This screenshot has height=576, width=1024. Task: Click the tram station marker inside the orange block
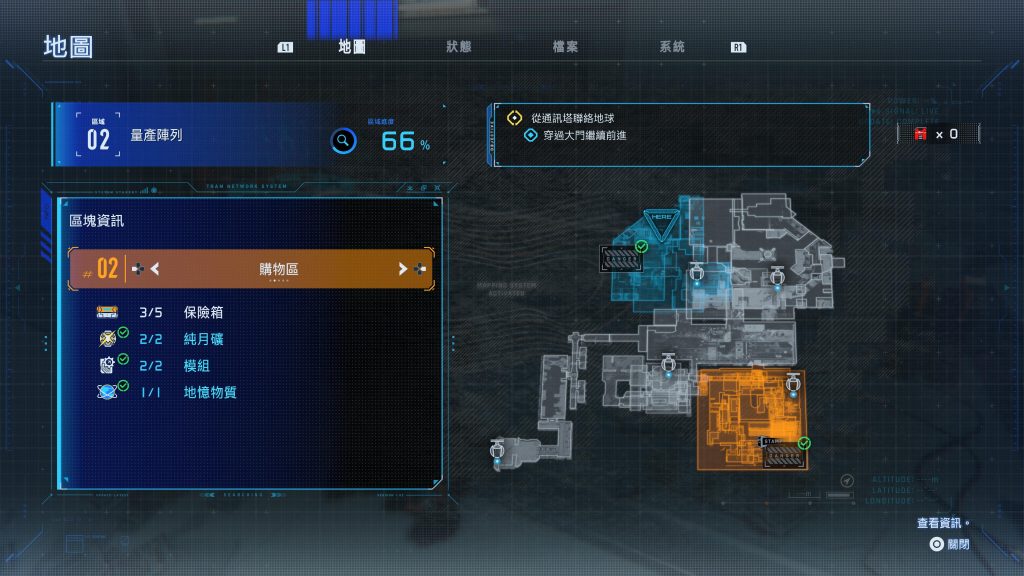coord(781,454)
